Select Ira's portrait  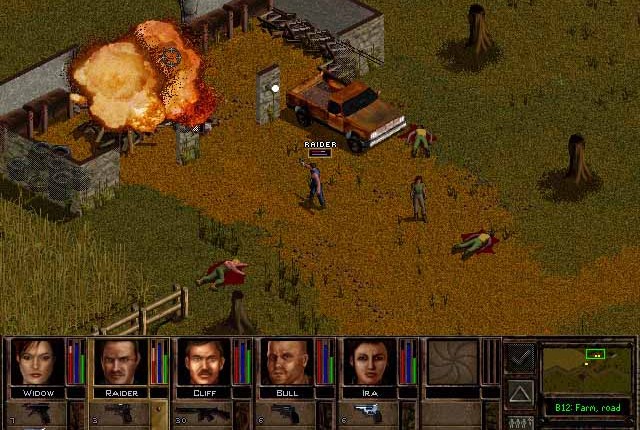[x=371, y=361]
